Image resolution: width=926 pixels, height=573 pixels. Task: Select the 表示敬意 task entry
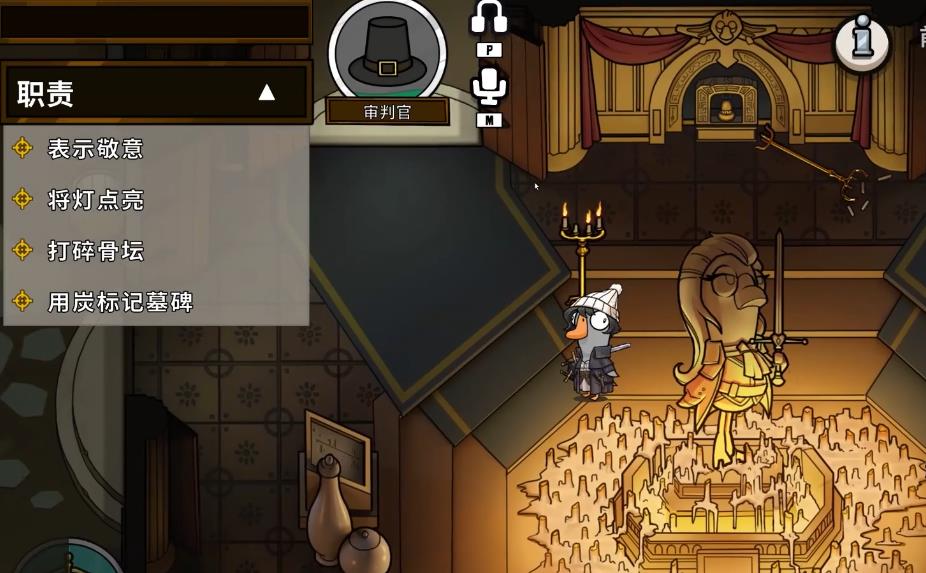[x=95, y=149]
